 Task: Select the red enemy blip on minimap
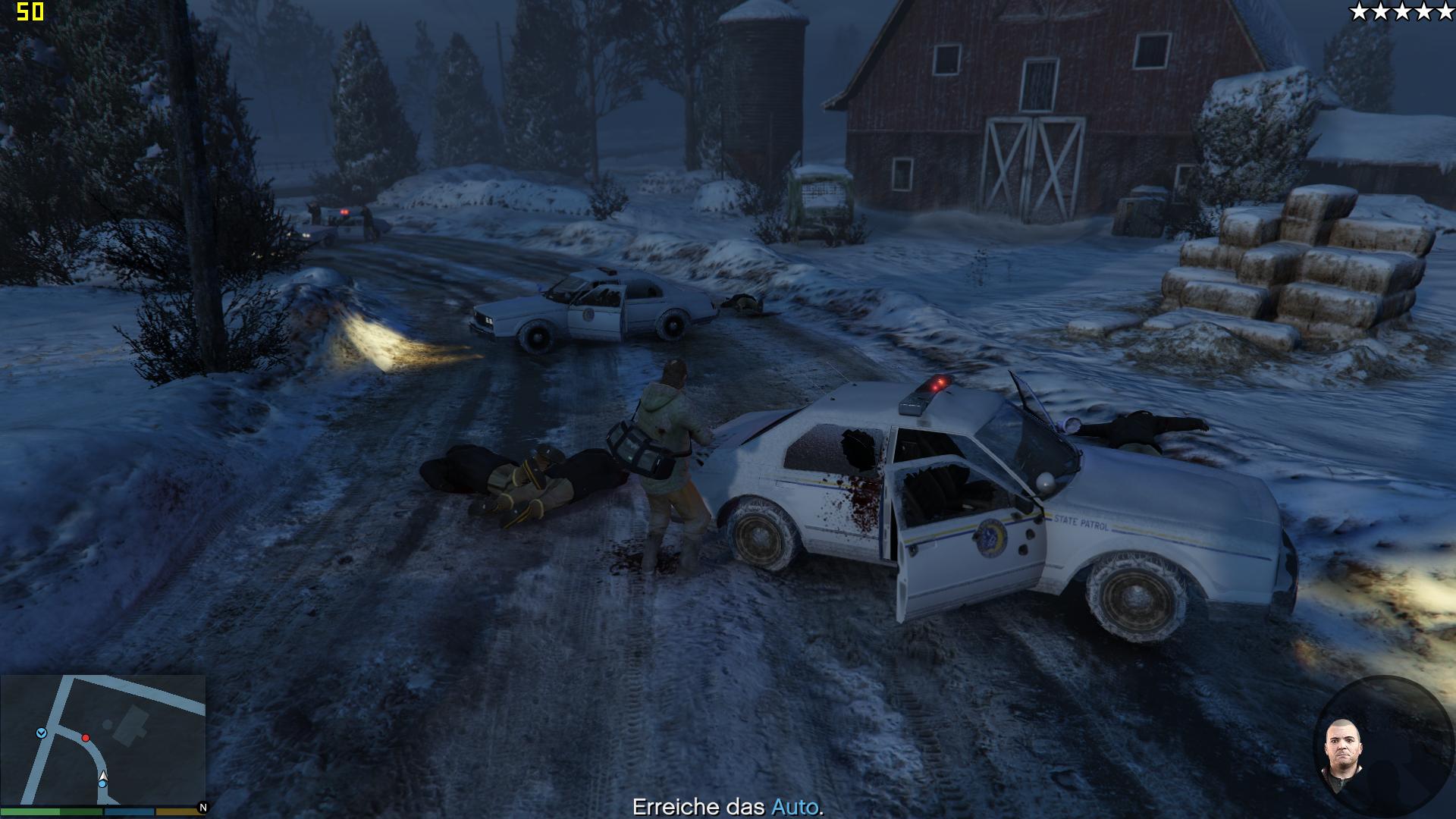click(86, 738)
